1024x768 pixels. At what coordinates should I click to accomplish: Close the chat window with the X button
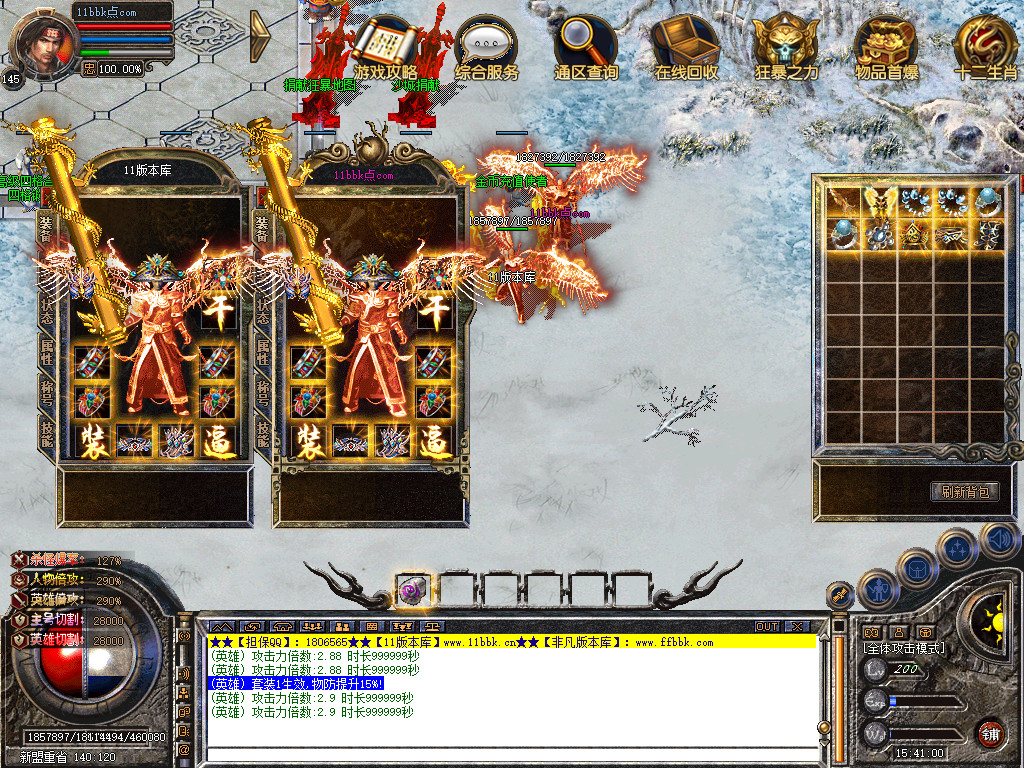(x=797, y=626)
